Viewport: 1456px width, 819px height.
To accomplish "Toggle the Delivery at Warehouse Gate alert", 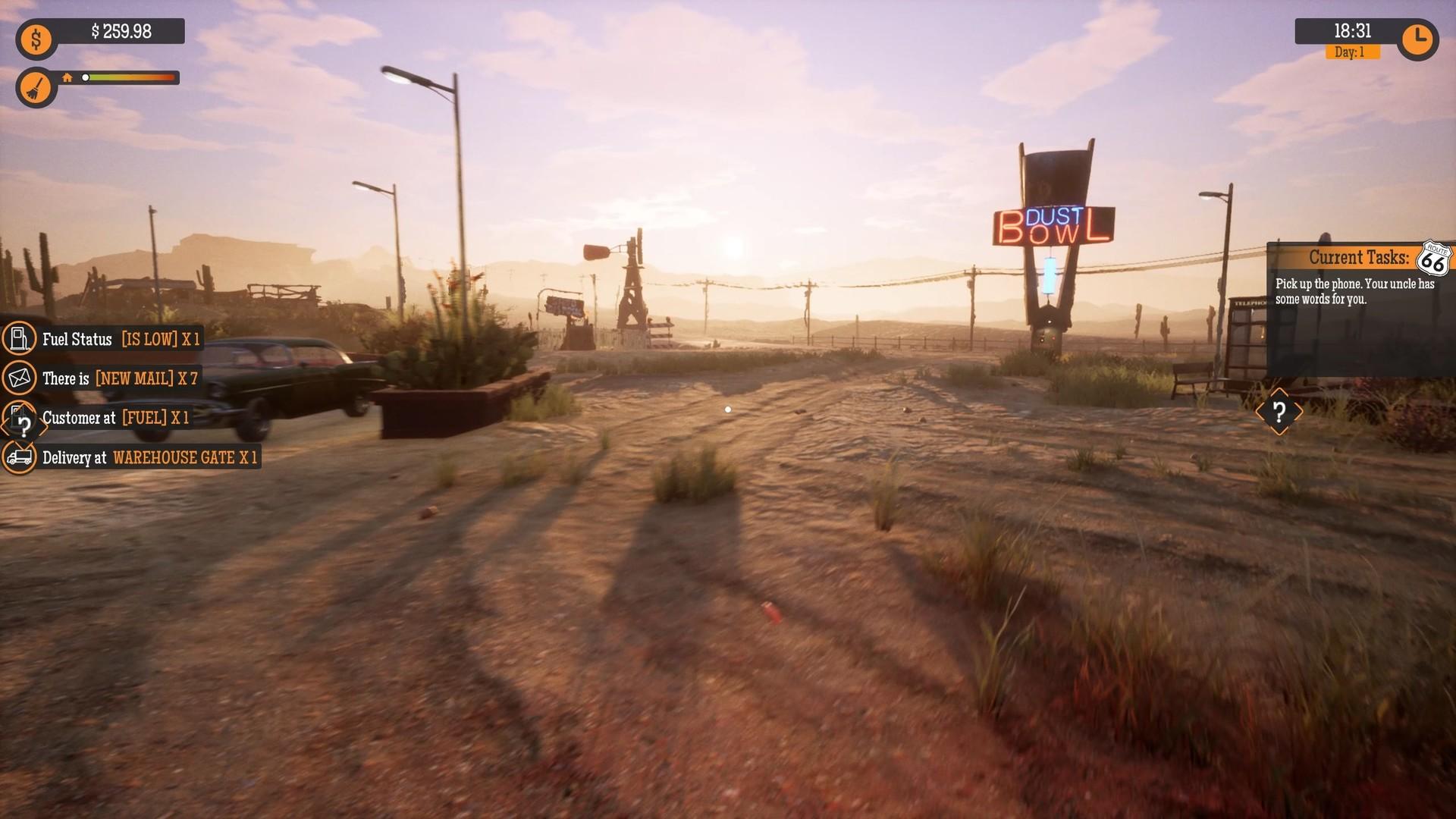I will [152, 457].
